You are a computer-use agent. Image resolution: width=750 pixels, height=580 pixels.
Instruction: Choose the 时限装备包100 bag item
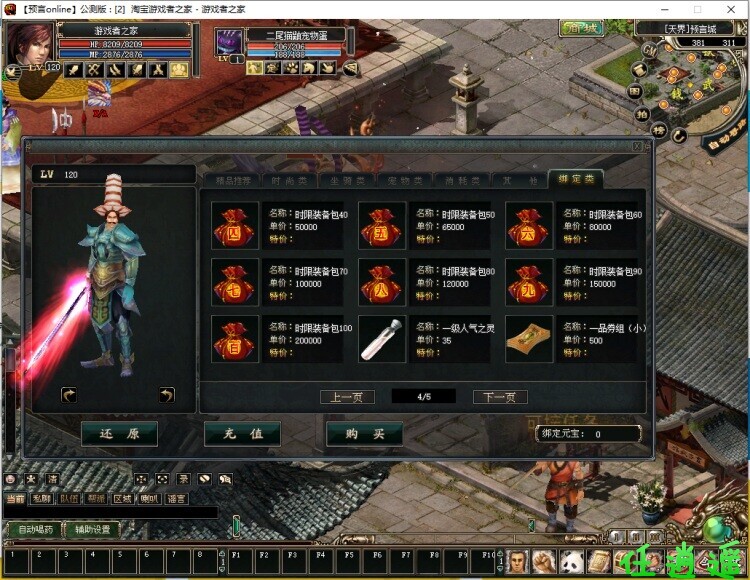(x=234, y=339)
